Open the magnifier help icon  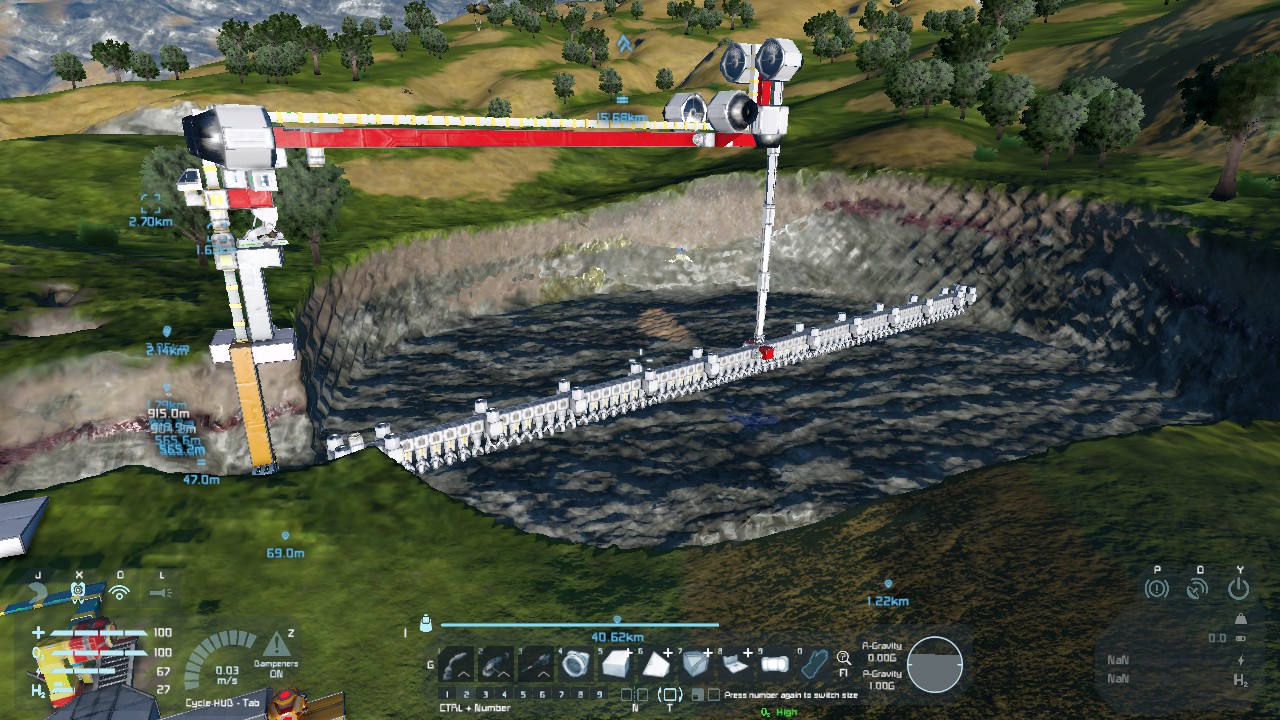pyautogui.click(x=844, y=658)
